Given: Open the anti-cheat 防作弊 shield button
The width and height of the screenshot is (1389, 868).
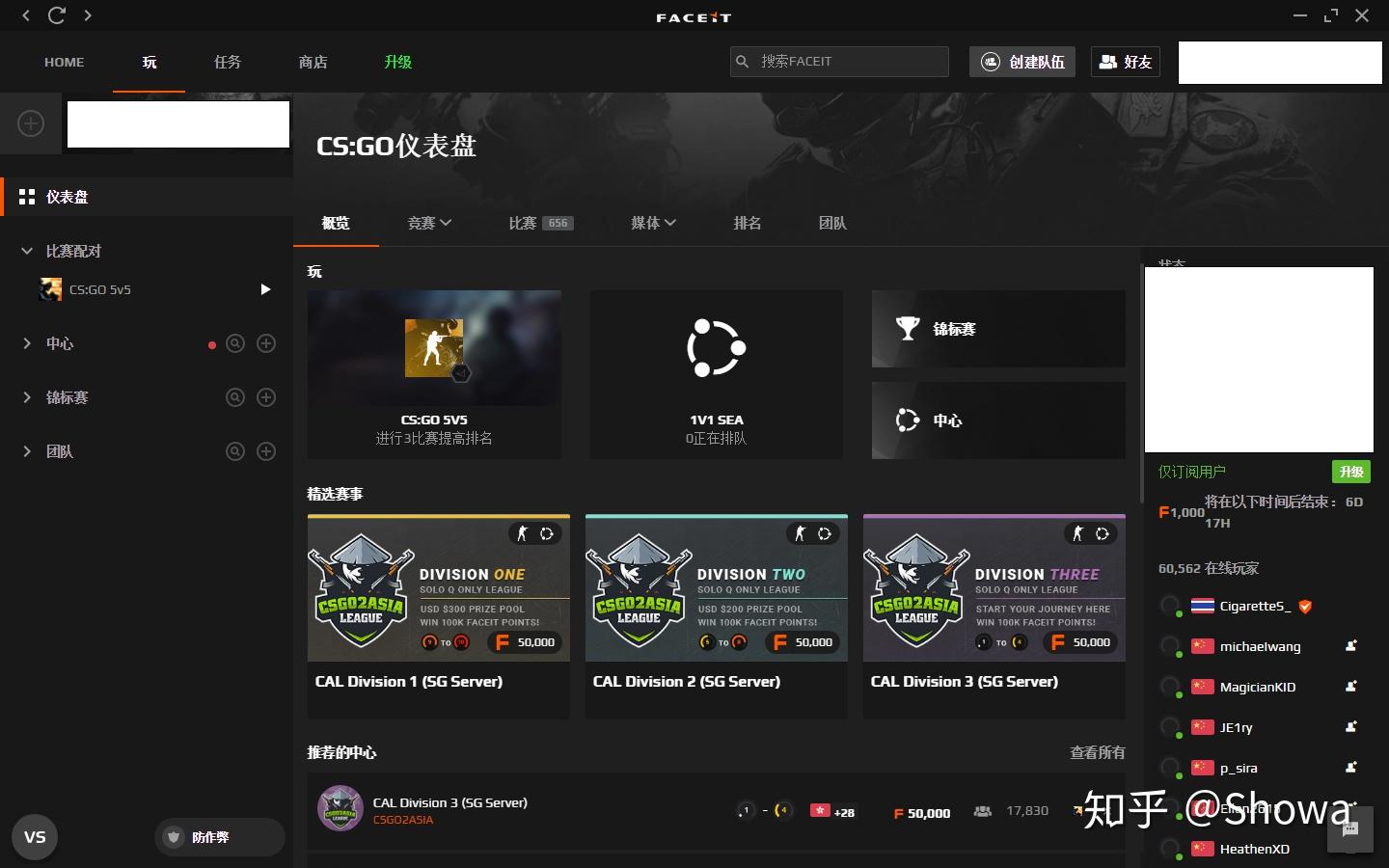Looking at the screenshot, I should pyautogui.click(x=218, y=837).
